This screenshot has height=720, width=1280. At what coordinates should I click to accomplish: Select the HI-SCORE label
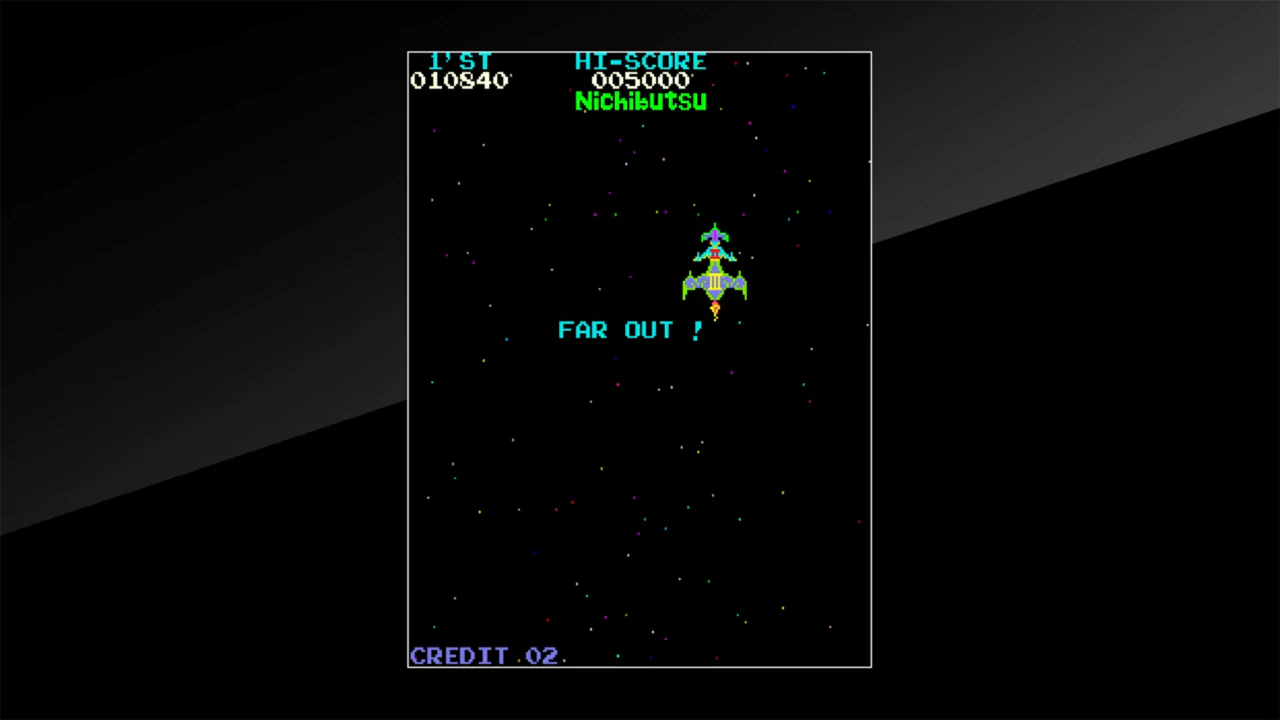pos(640,62)
